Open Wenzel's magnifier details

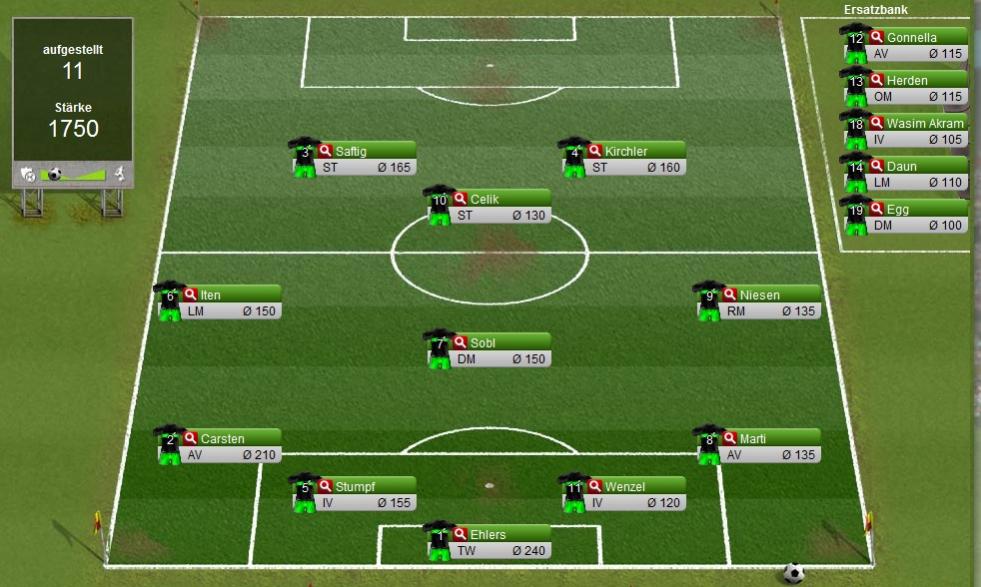pyautogui.click(x=594, y=487)
